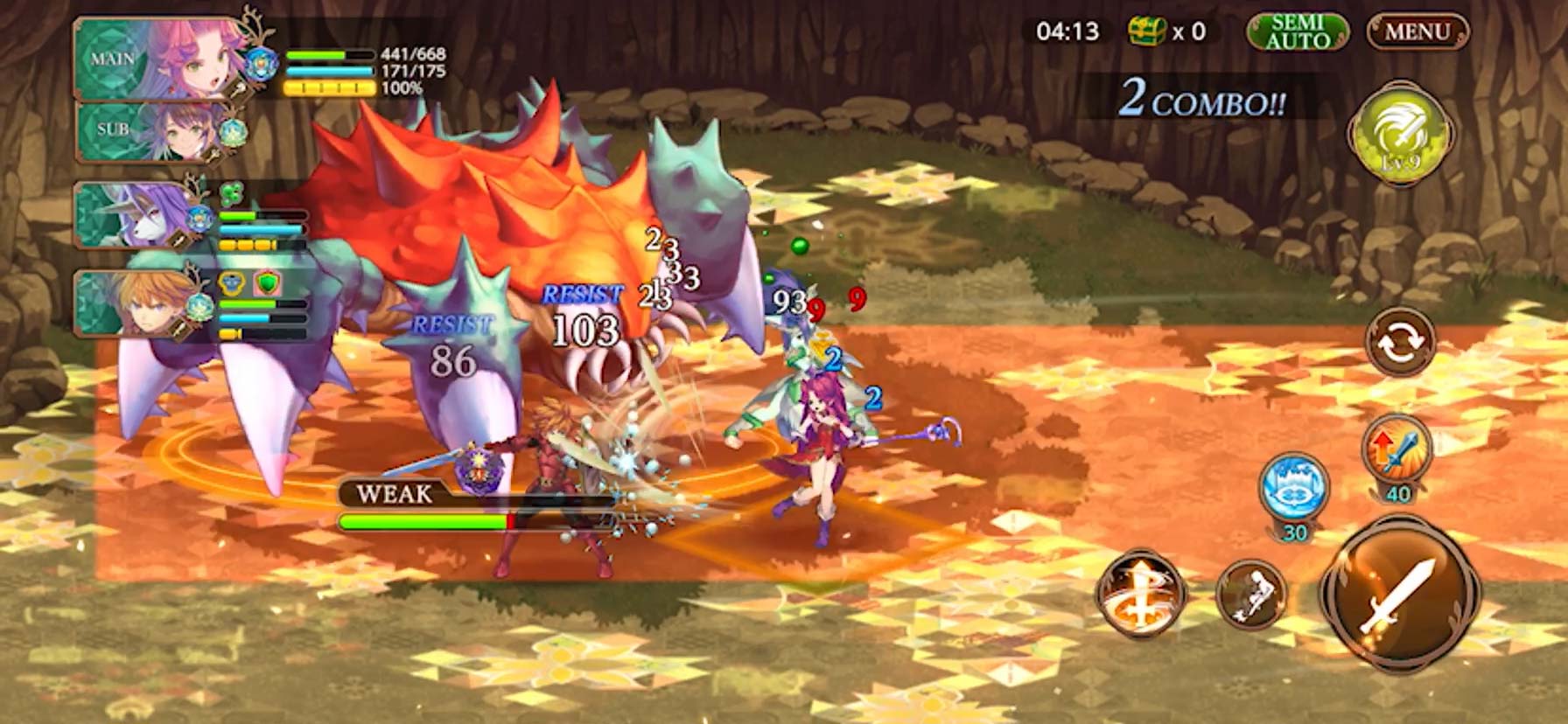Viewport: 1568px width, 724px height.
Task: Switch to the SUB character portrait
Action: pos(157,131)
